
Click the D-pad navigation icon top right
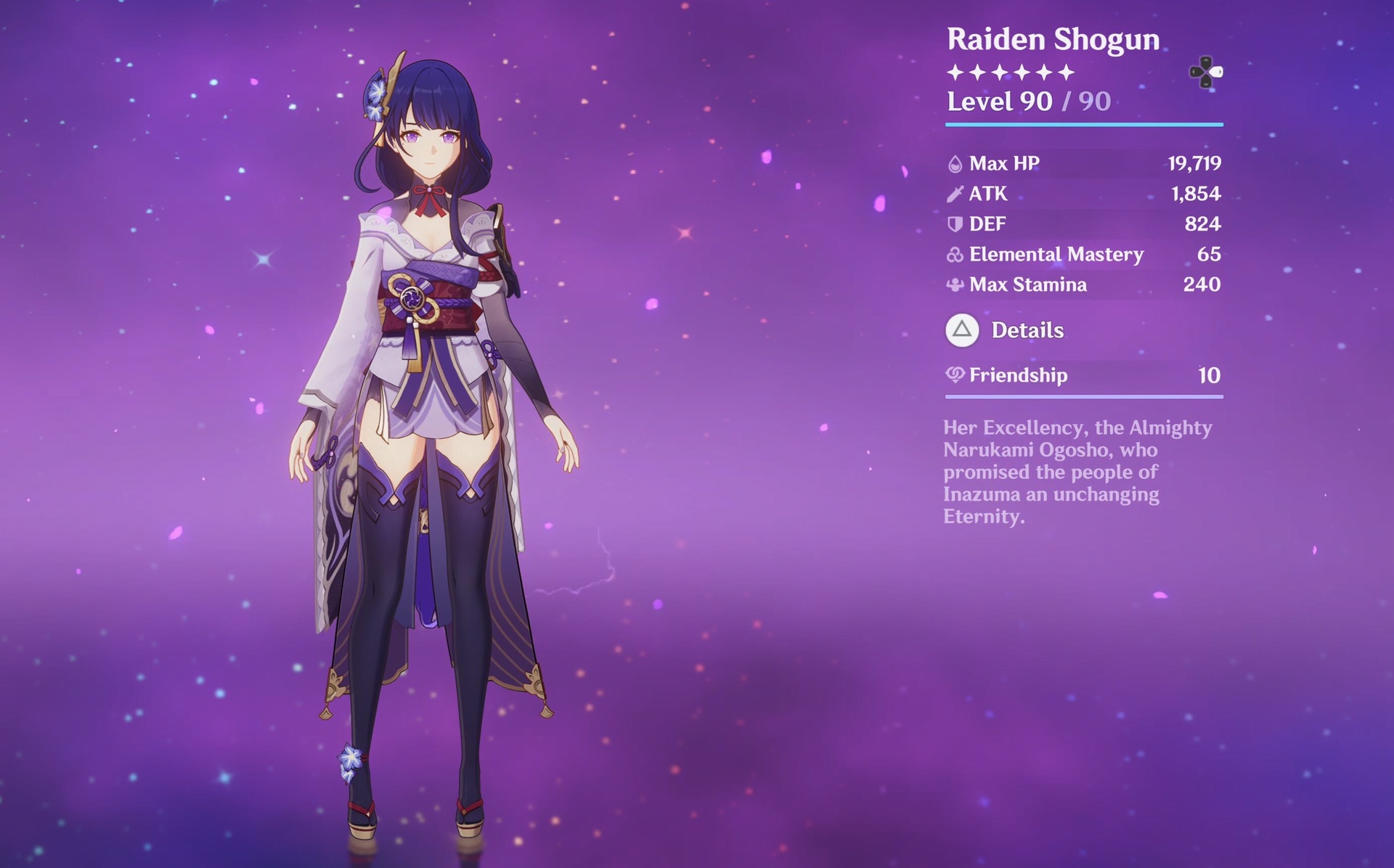tap(1205, 70)
